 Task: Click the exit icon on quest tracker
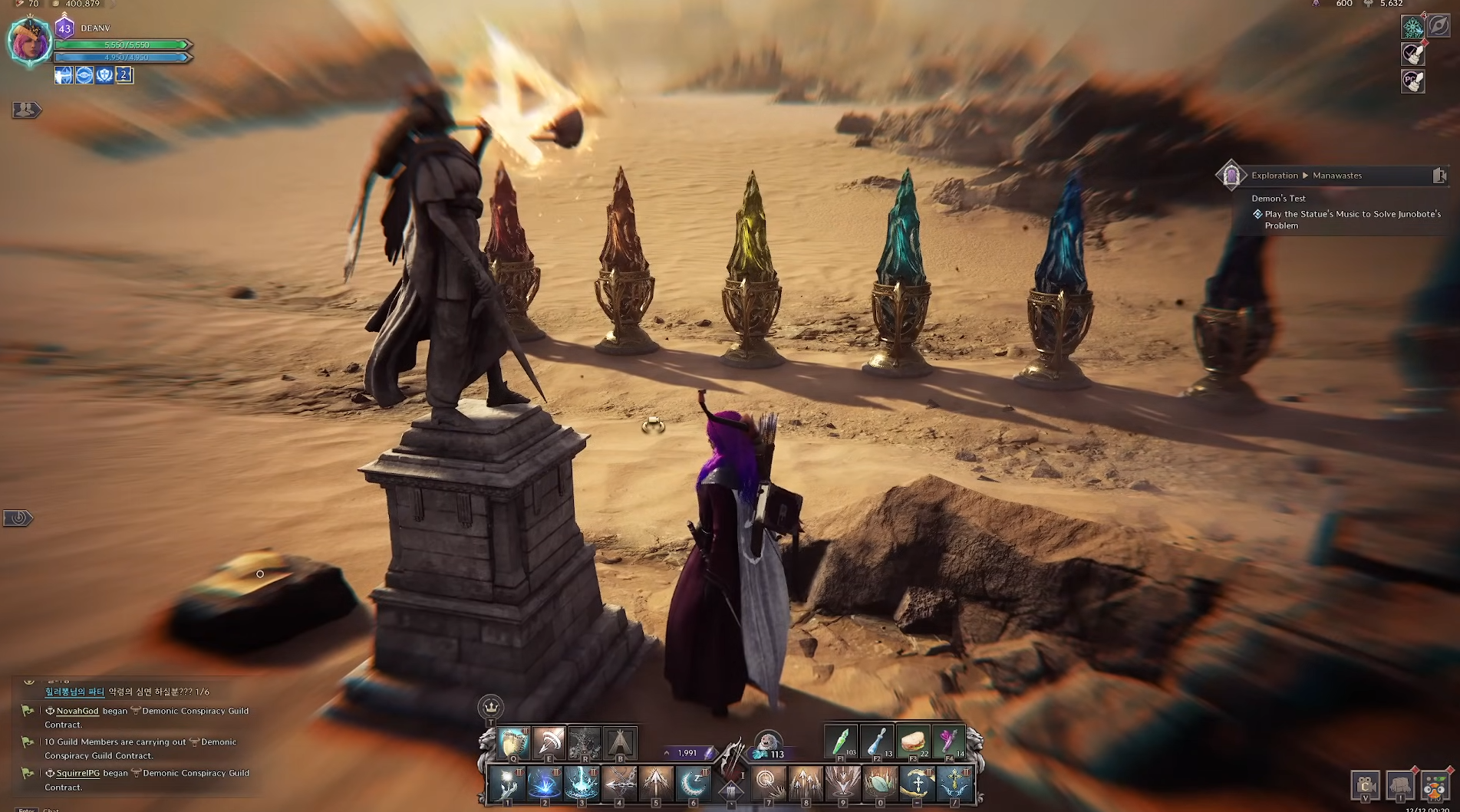click(x=1439, y=176)
